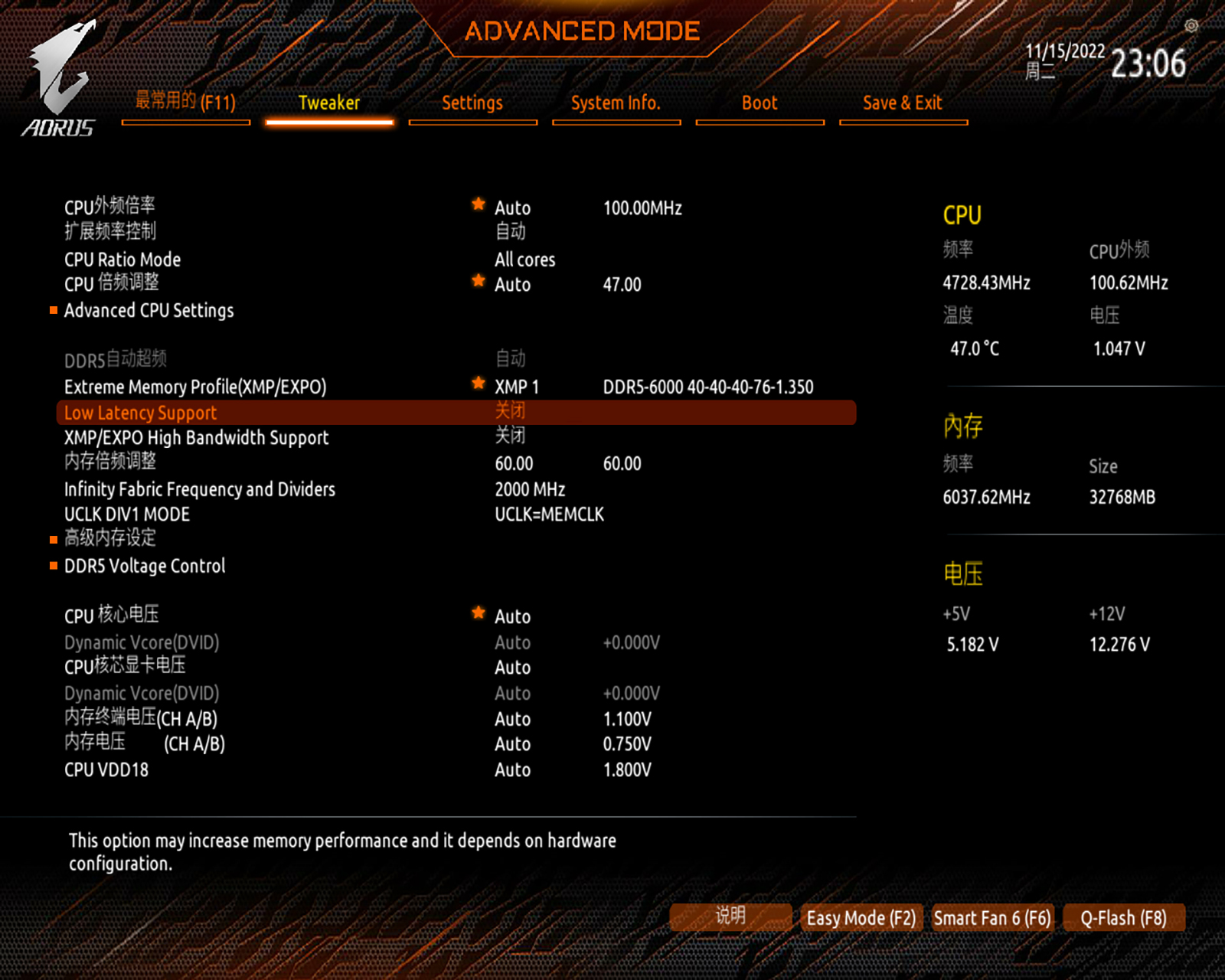Viewport: 1225px width, 980px height.
Task: Select the Low Latency Support option
Action: (x=141, y=413)
